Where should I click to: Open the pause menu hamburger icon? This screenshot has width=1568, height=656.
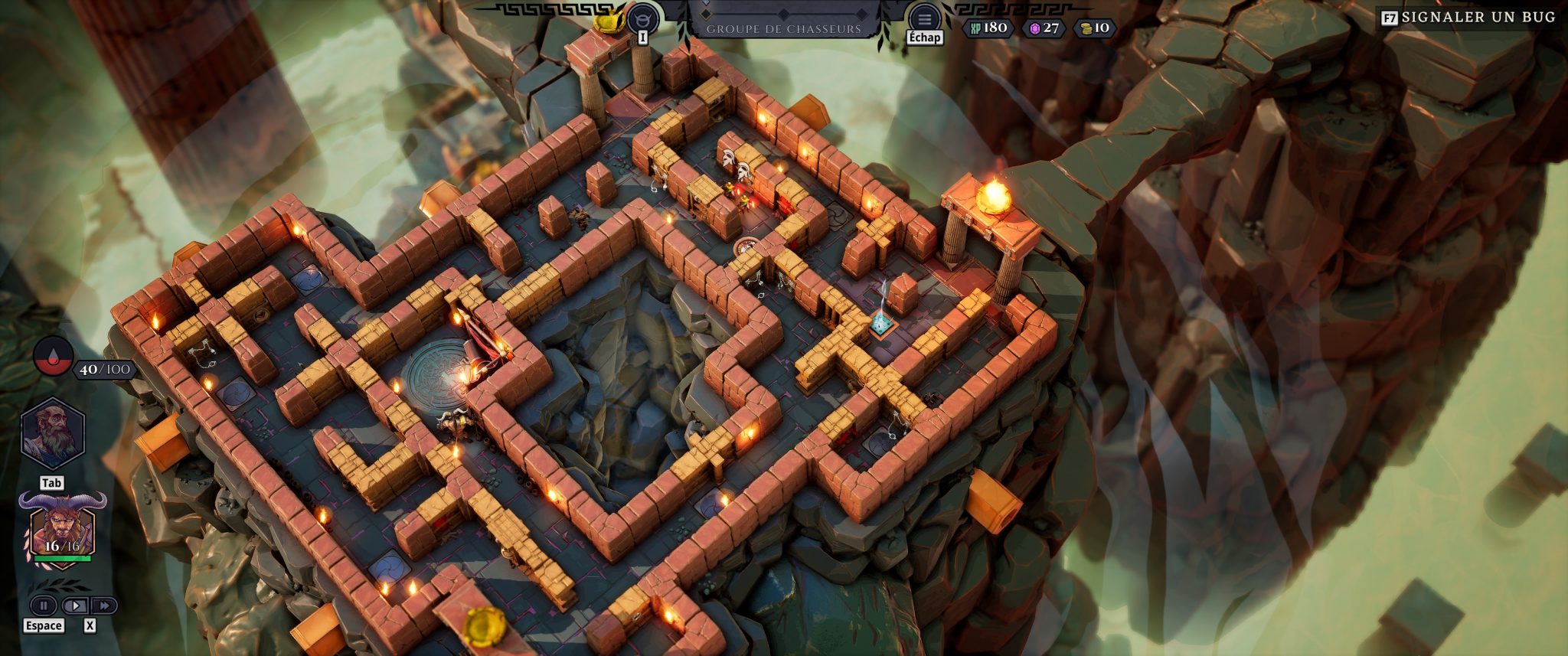coord(924,18)
